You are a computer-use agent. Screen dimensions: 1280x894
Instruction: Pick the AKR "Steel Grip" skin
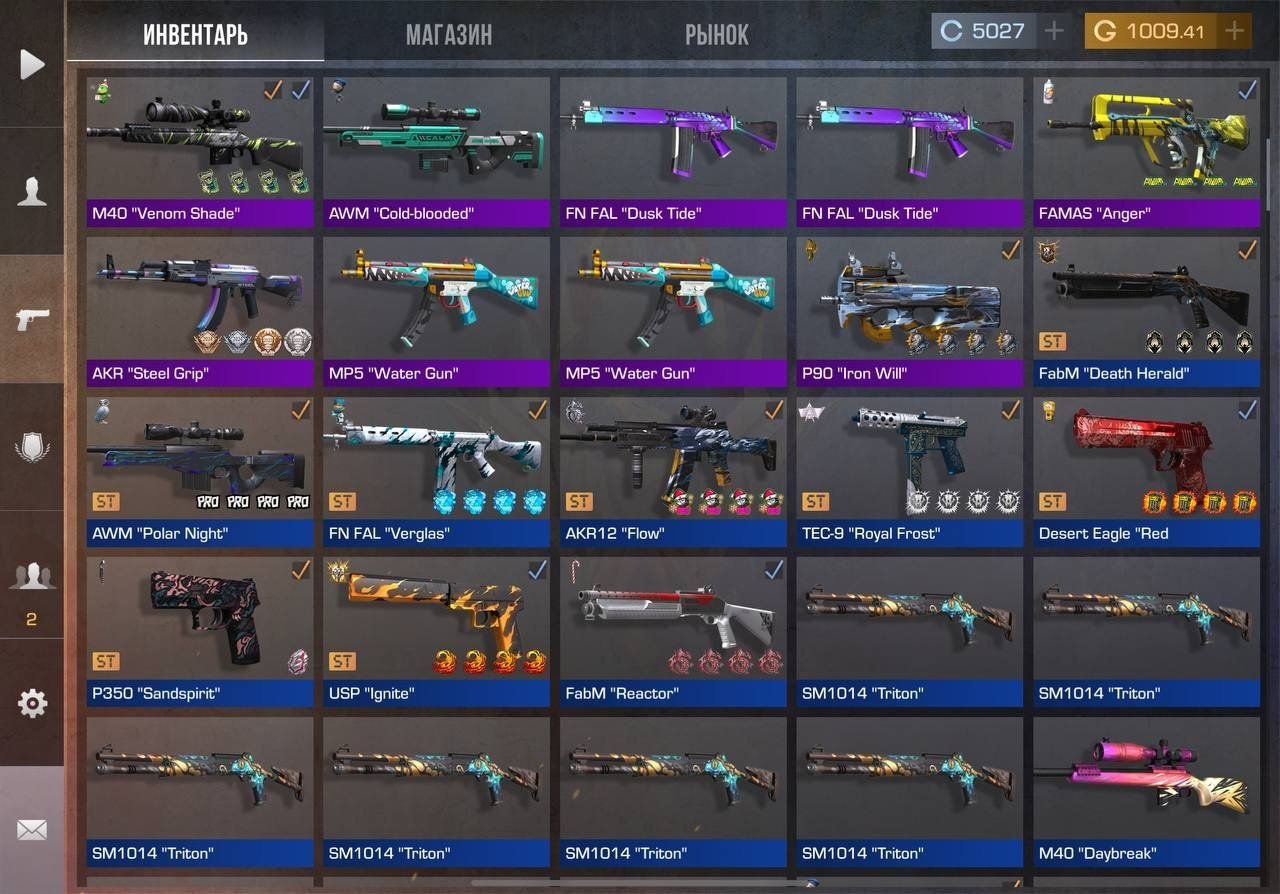(199, 310)
